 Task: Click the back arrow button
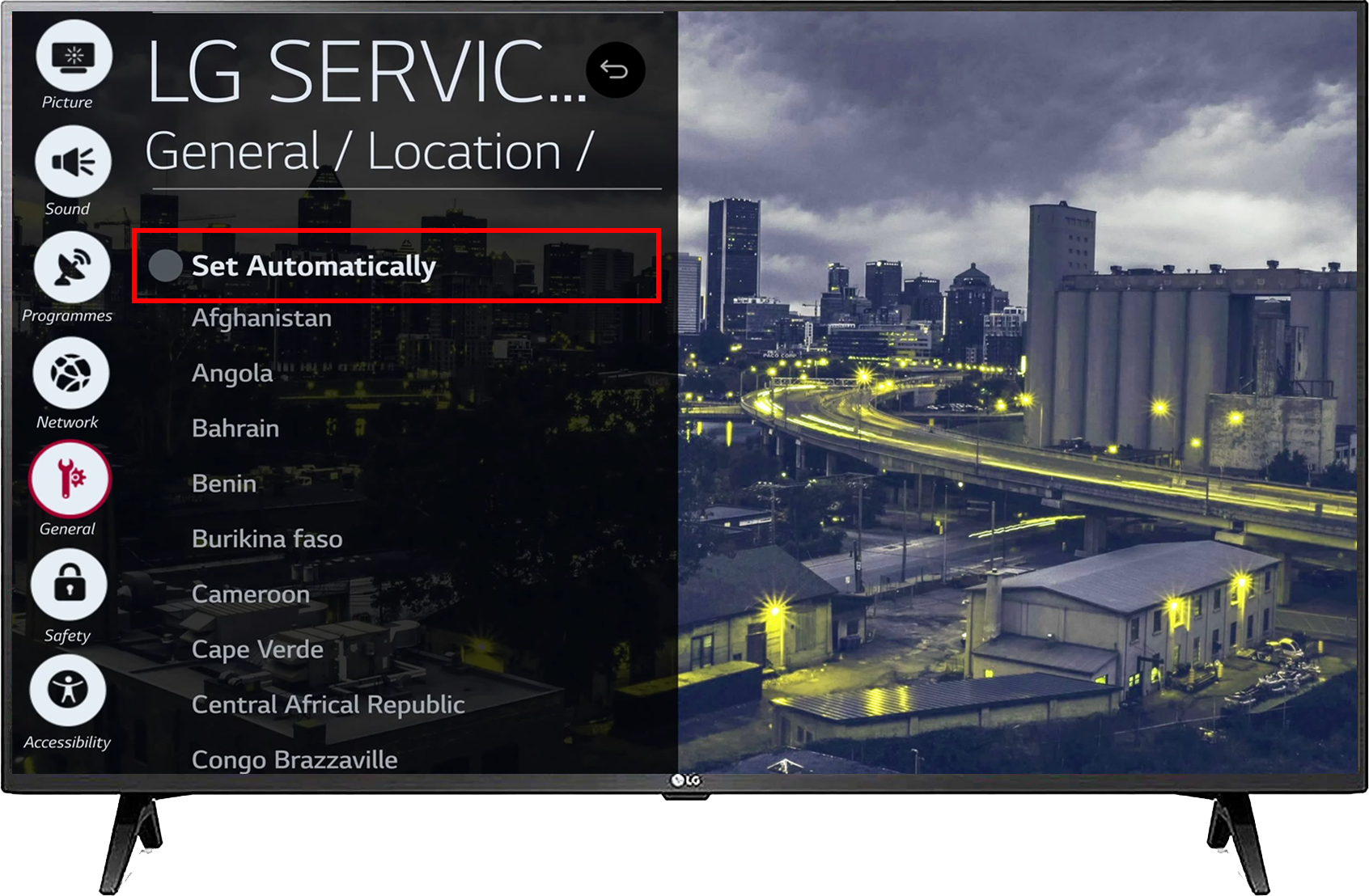pos(615,70)
